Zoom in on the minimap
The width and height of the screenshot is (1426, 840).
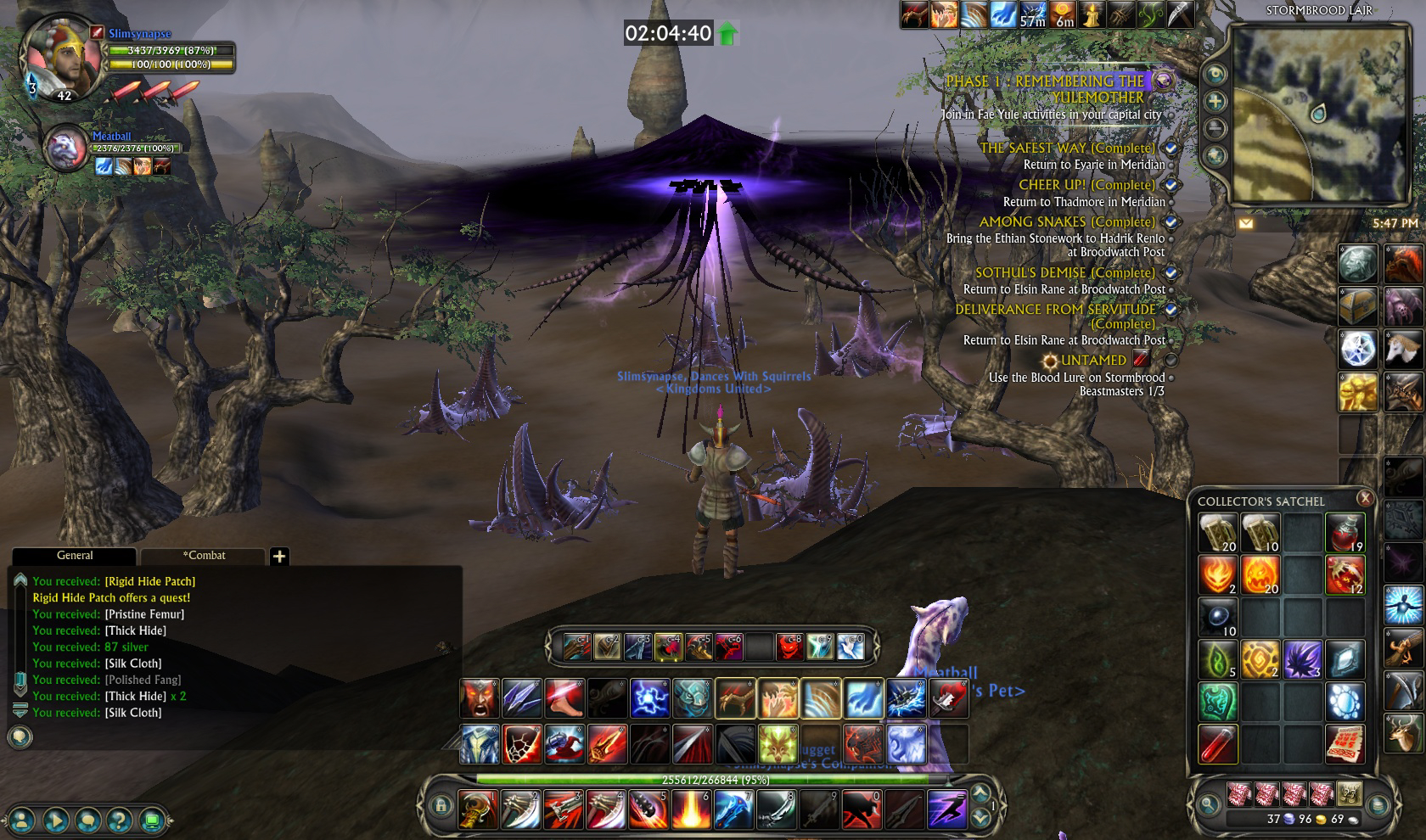coord(1217,99)
